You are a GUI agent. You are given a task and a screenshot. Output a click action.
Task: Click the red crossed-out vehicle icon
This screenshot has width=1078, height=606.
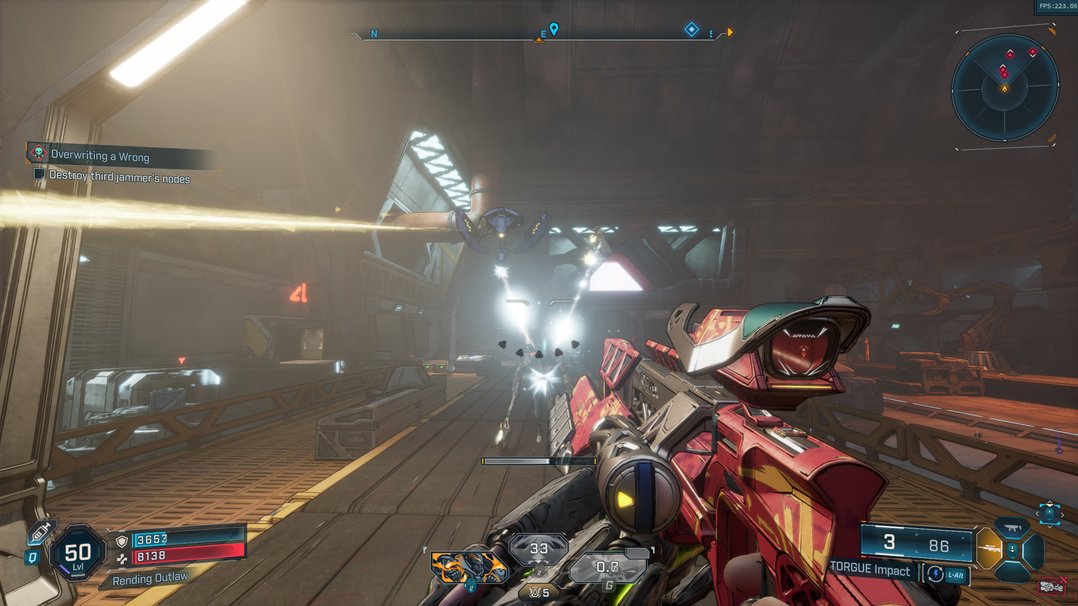tap(1050, 586)
